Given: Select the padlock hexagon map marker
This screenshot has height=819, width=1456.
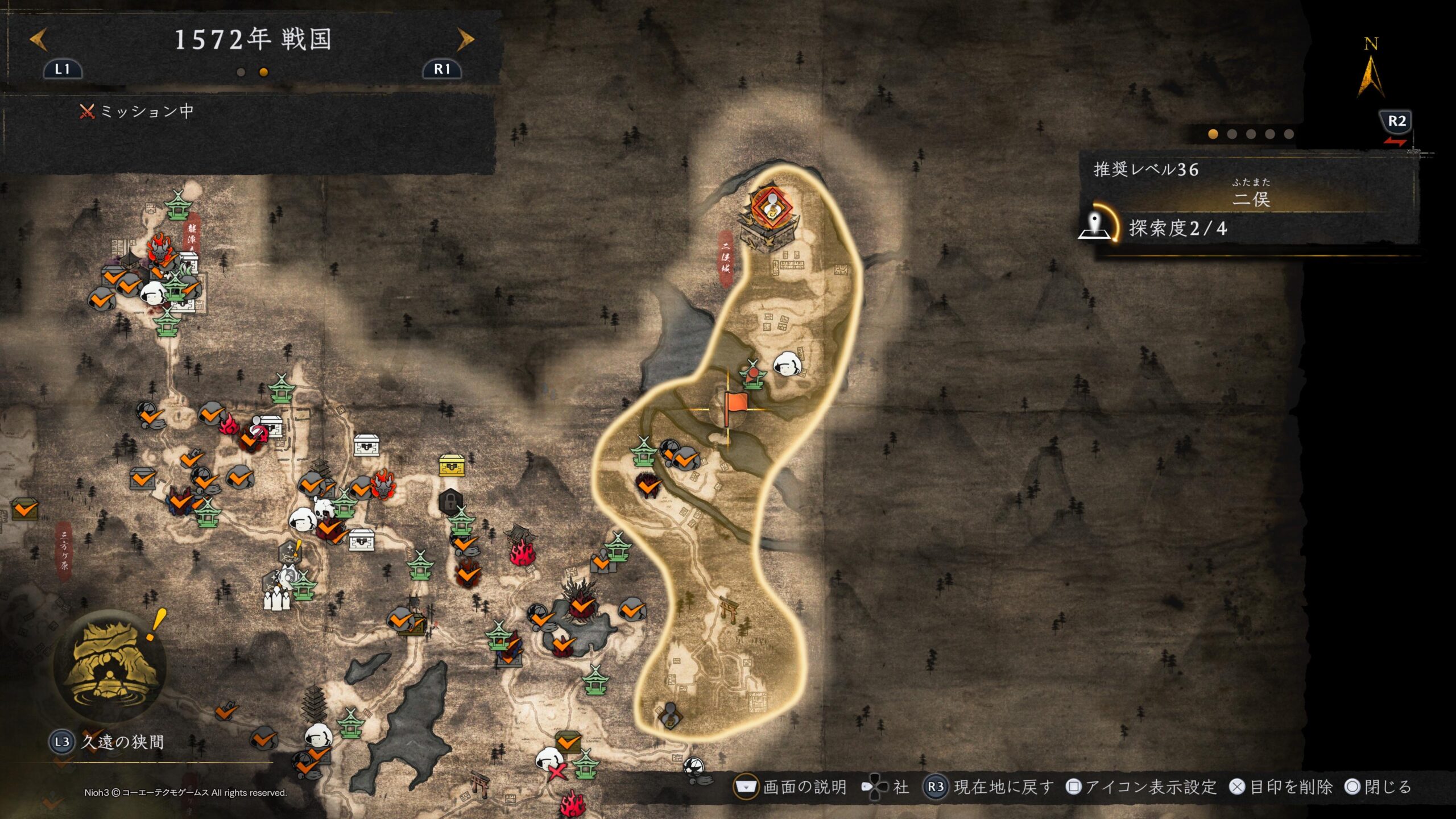Looking at the screenshot, I should [450, 502].
